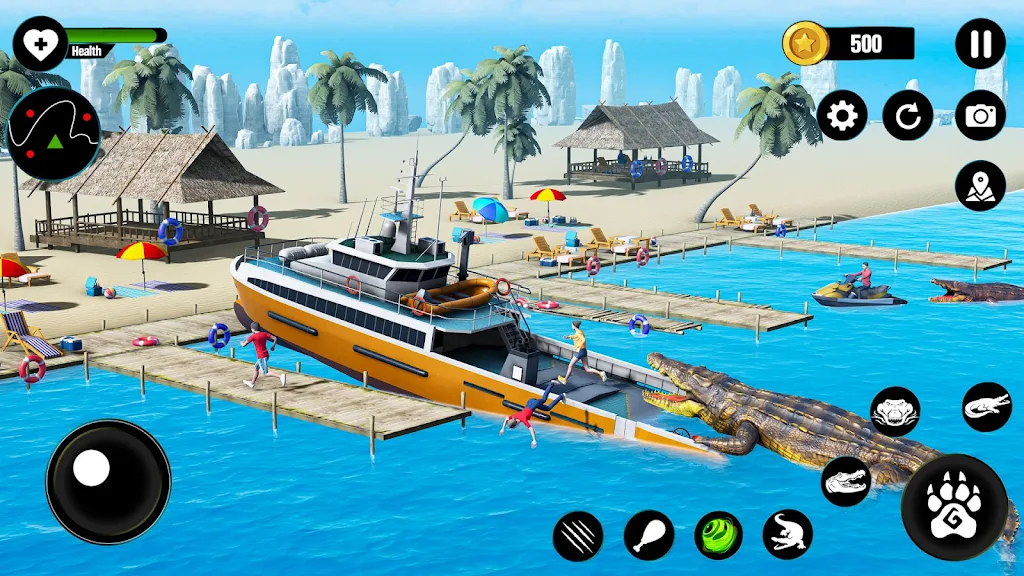1024x576 pixels.
Task: Trigger the green swirl spin ability
Action: click(719, 535)
